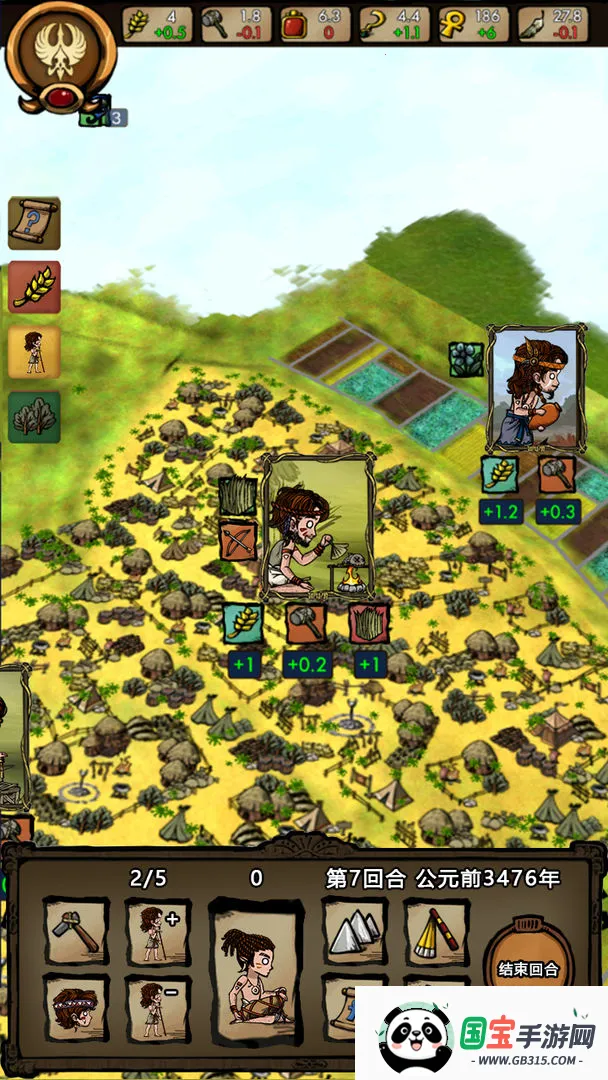Choose the white tents button

pos(354,931)
